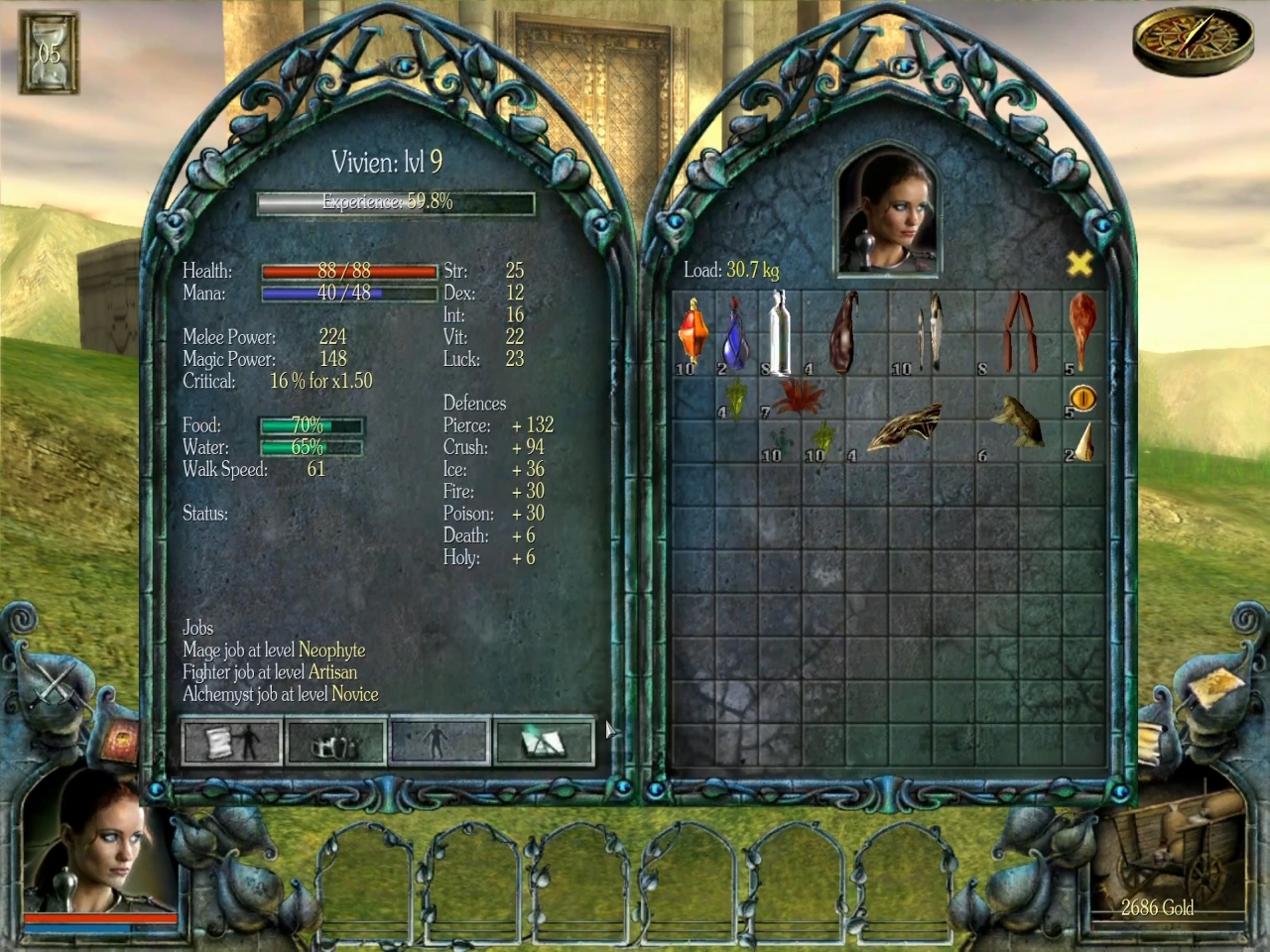Select the golden eye item
The height and width of the screenshot is (952, 1270).
[1083, 398]
